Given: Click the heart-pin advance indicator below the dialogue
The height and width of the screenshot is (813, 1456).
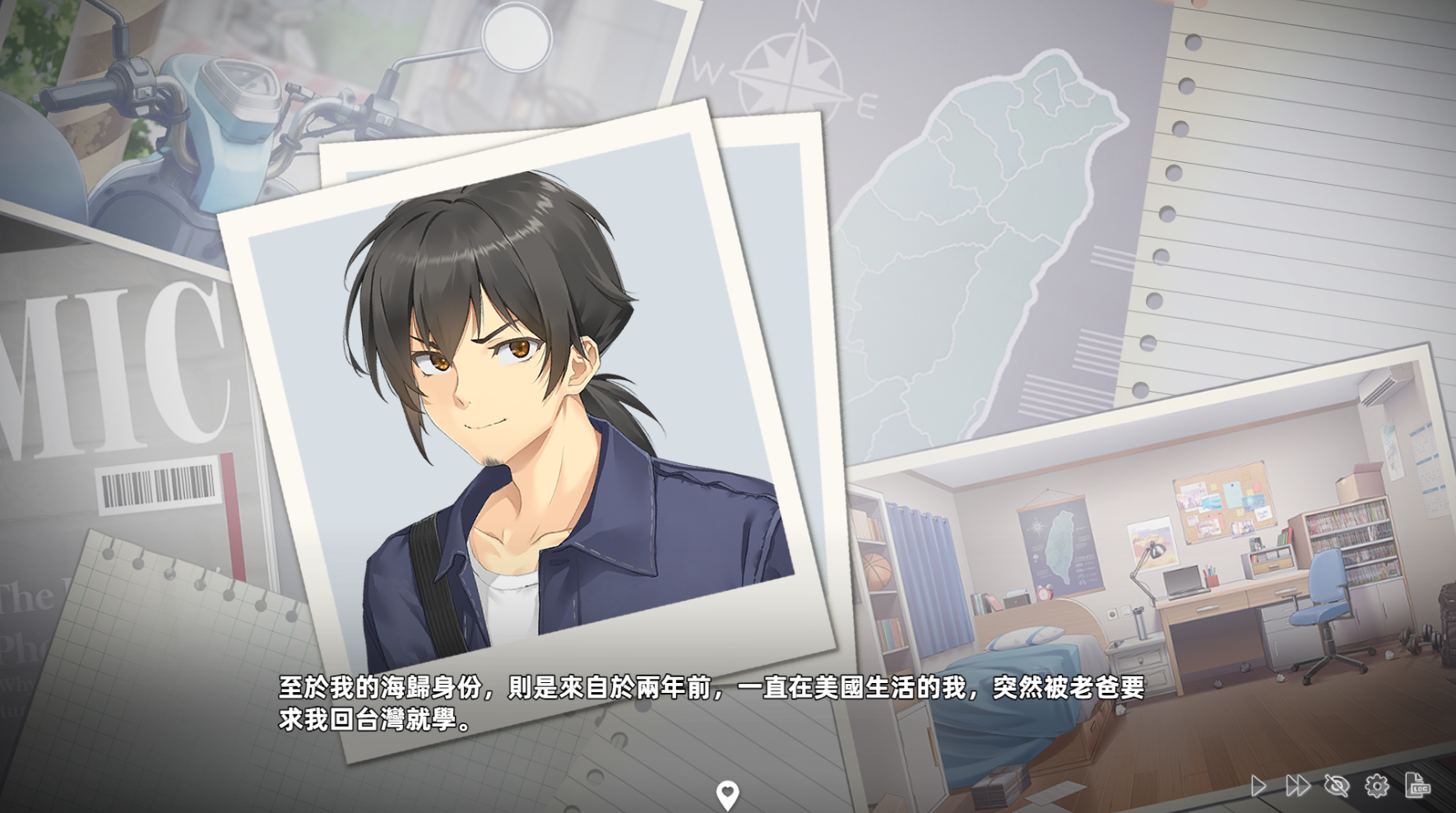Looking at the screenshot, I should pos(727,795).
